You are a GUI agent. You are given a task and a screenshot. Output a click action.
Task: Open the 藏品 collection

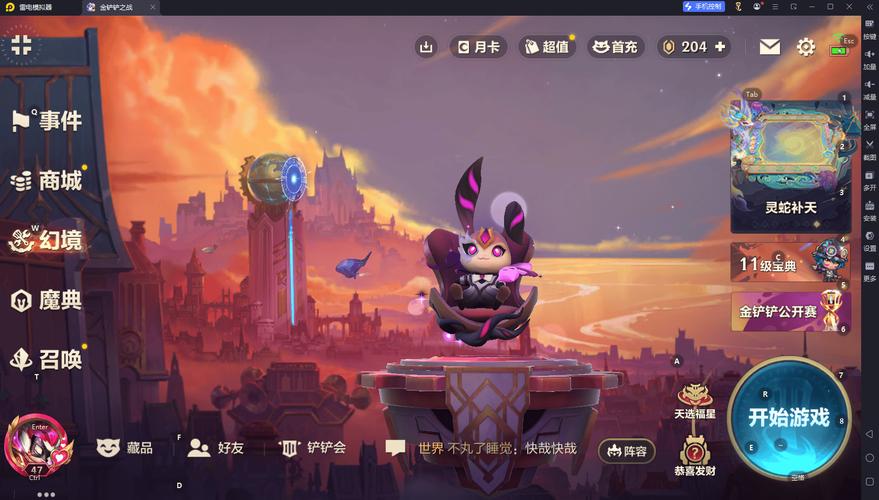point(125,448)
